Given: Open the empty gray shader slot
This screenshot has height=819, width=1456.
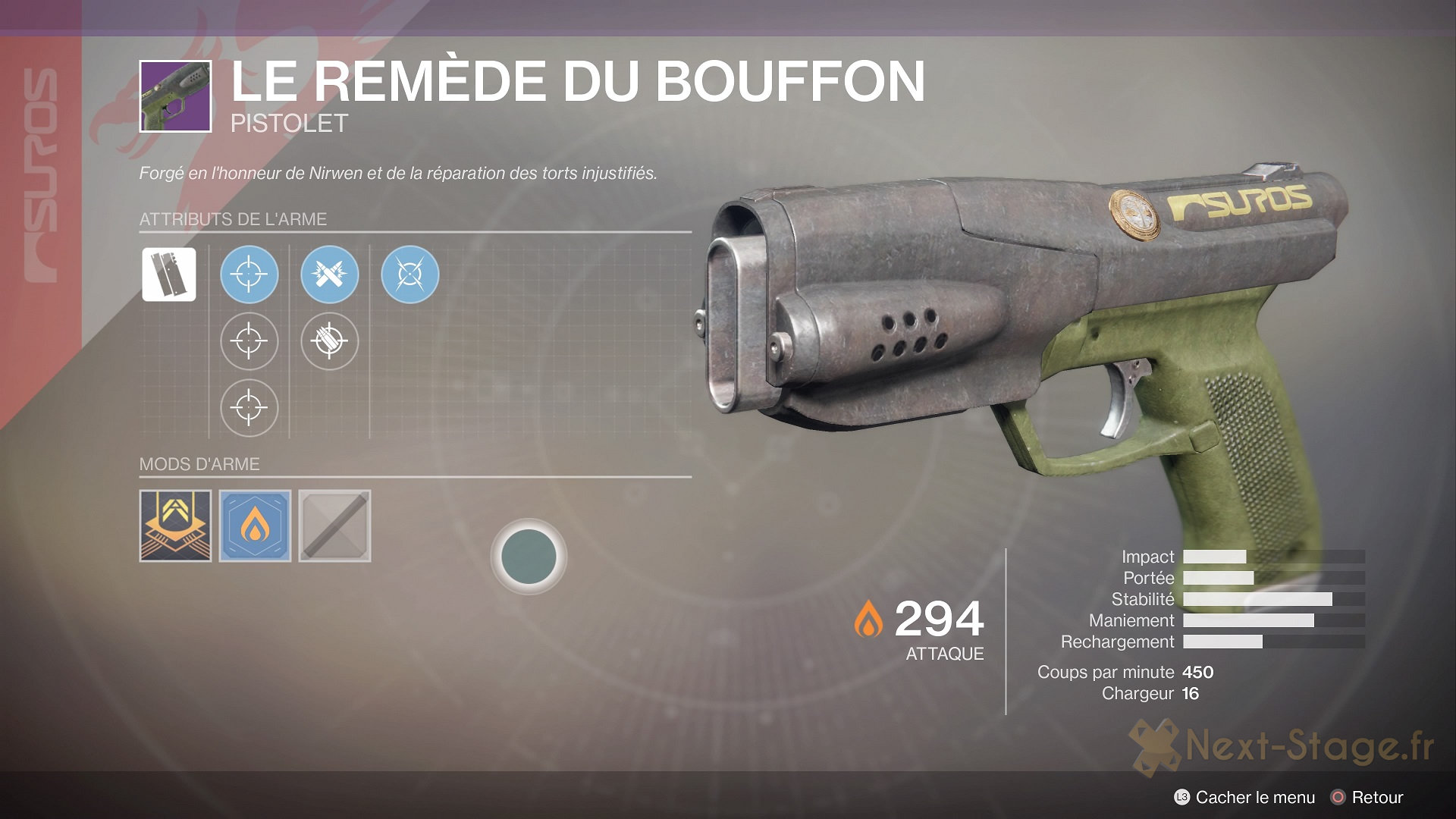Looking at the screenshot, I should [334, 526].
